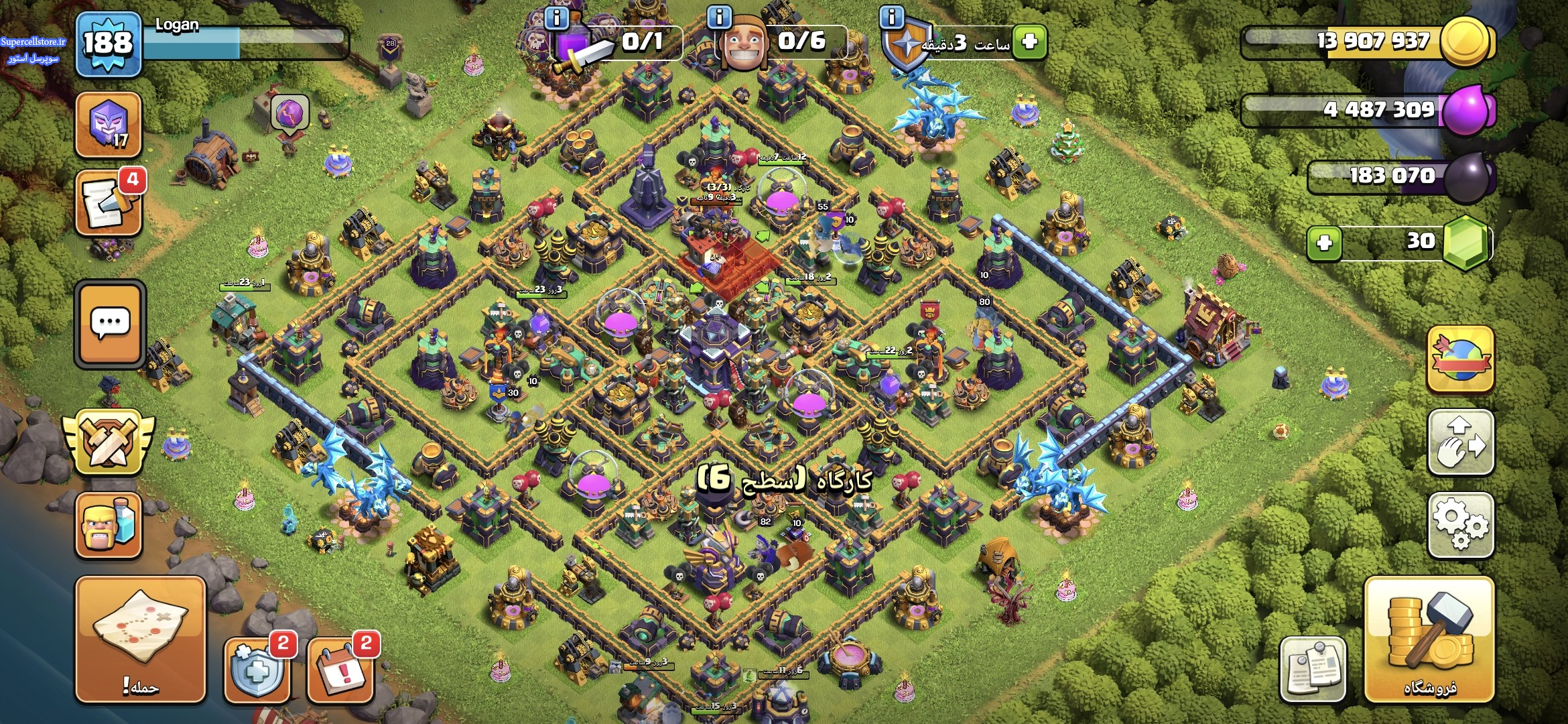1568x724 pixels.
Task: Show info above the 0/1 sword counter
Action: coord(557,17)
